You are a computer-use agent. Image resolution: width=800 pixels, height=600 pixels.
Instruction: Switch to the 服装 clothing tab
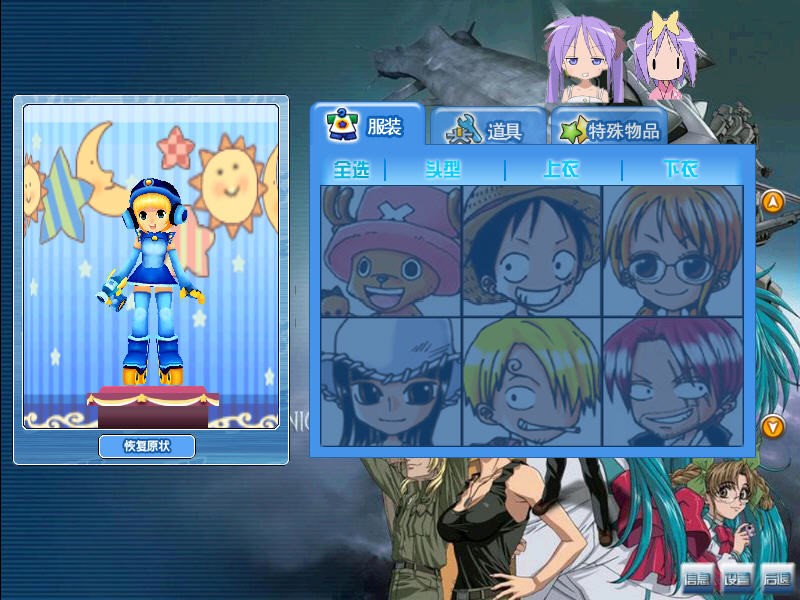pyautogui.click(x=367, y=127)
